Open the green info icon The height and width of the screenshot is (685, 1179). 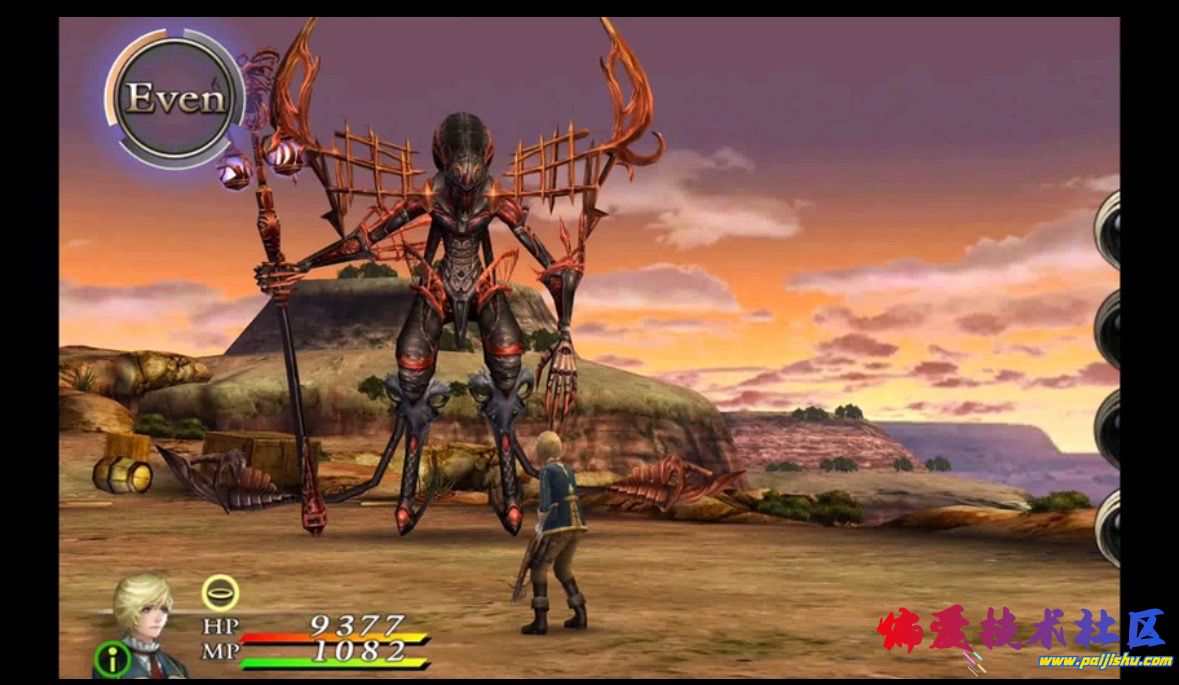(112, 660)
